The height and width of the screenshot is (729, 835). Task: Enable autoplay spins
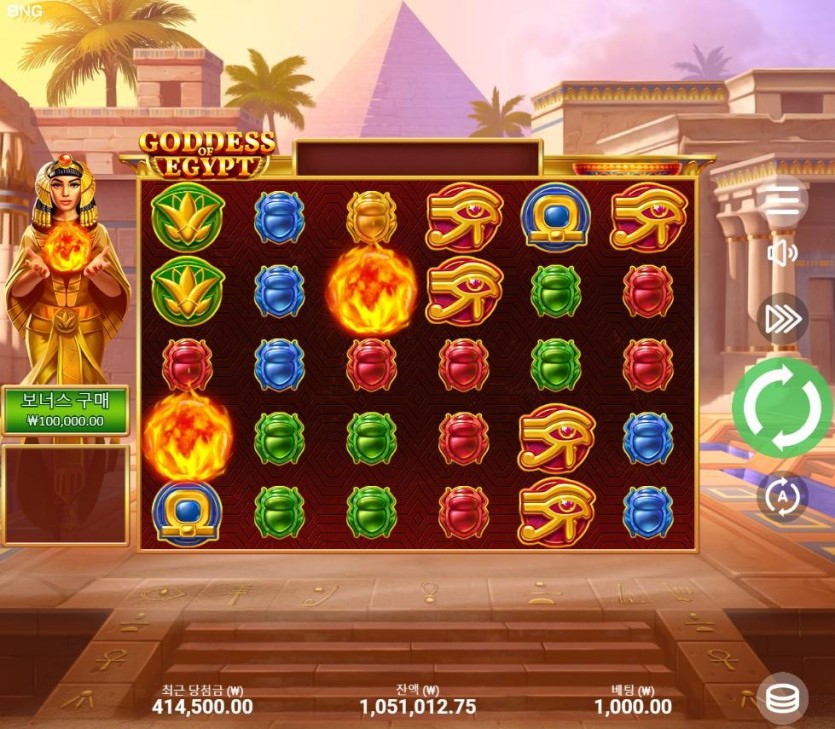pyautogui.click(x=782, y=496)
